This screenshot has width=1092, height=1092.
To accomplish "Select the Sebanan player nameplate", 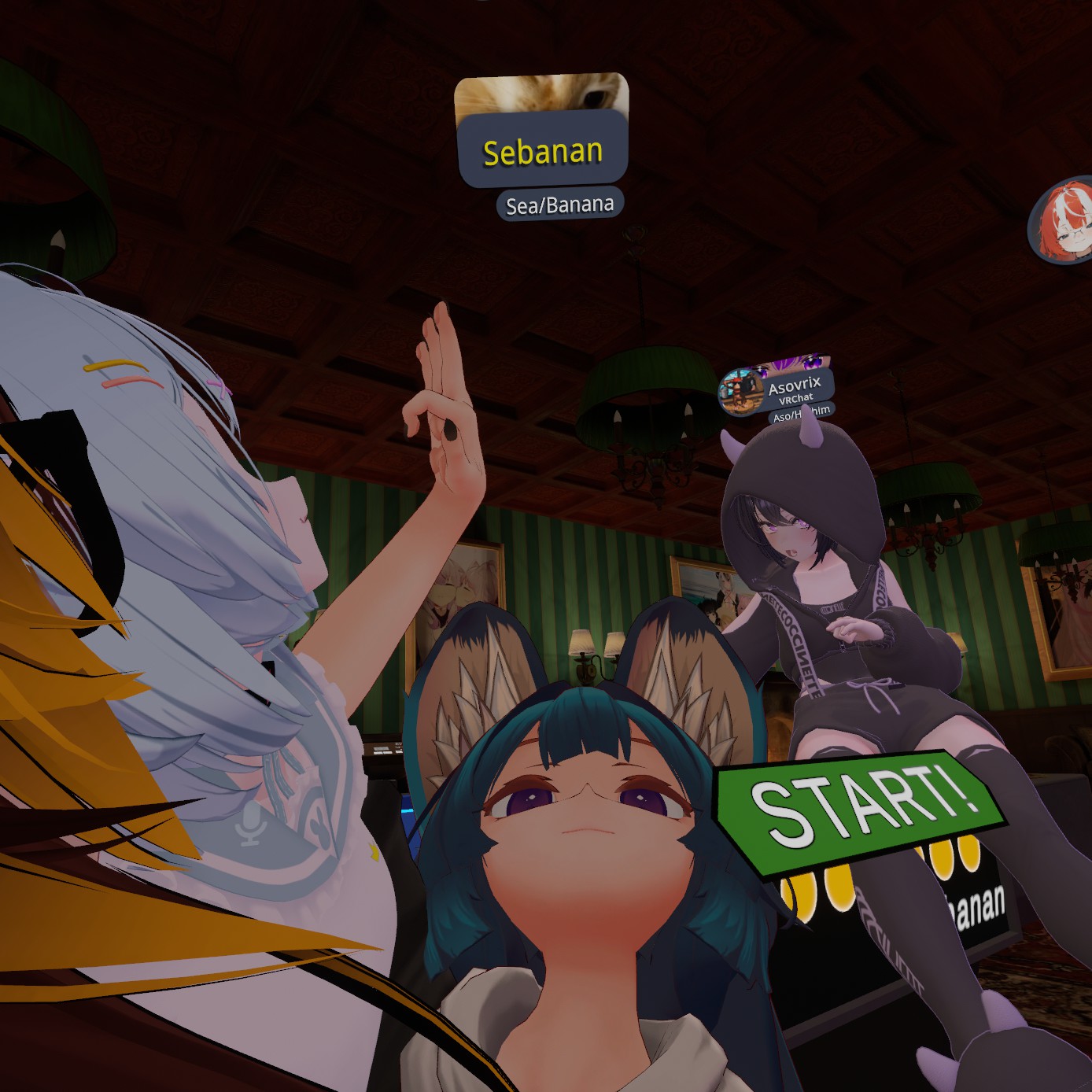I will click(x=542, y=150).
